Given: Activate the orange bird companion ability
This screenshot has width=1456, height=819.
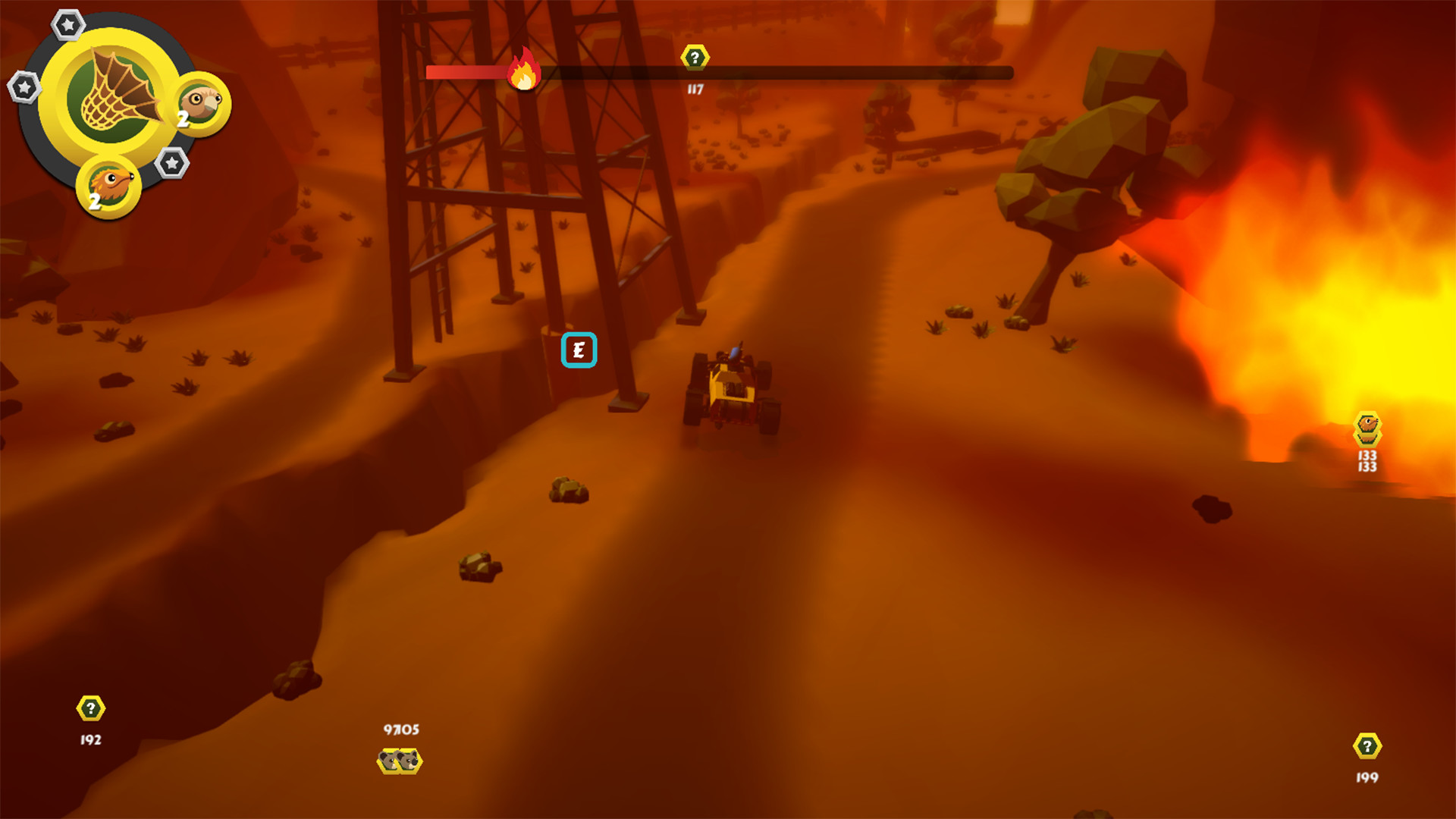Looking at the screenshot, I should click(x=108, y=182).
